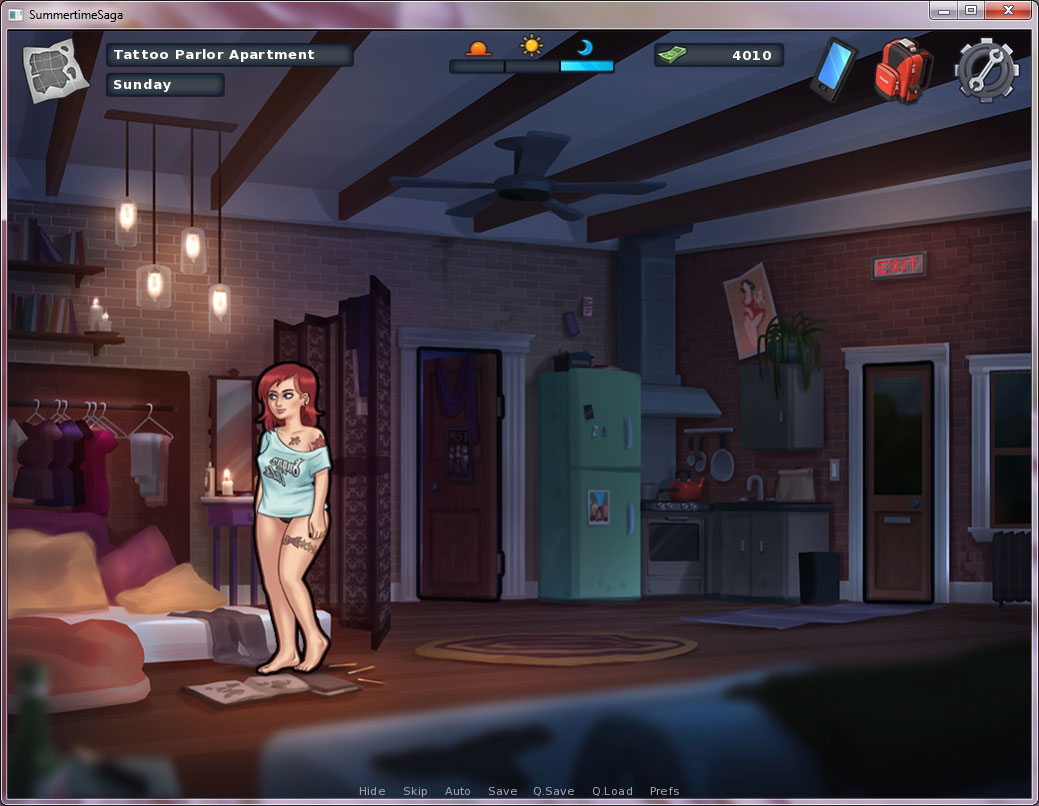Open the folded town map icon

click(x=49, y=70)
